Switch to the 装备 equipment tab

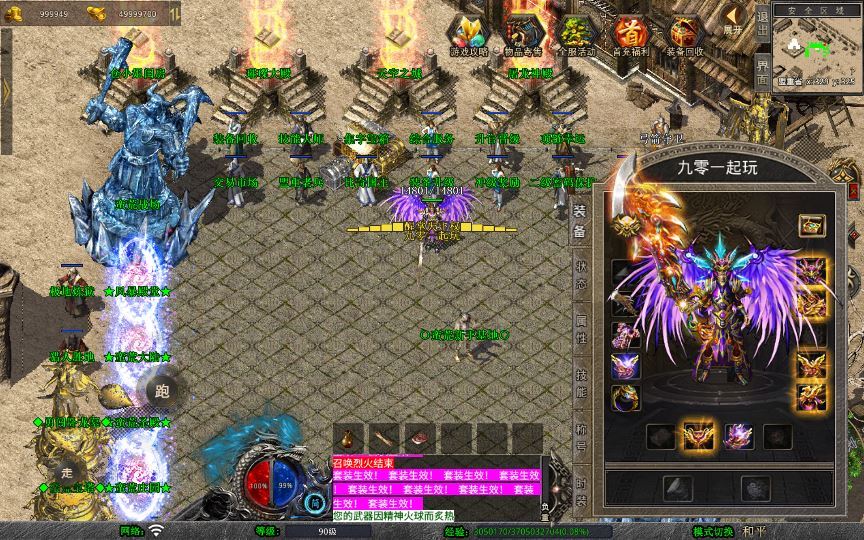(580, 221)
